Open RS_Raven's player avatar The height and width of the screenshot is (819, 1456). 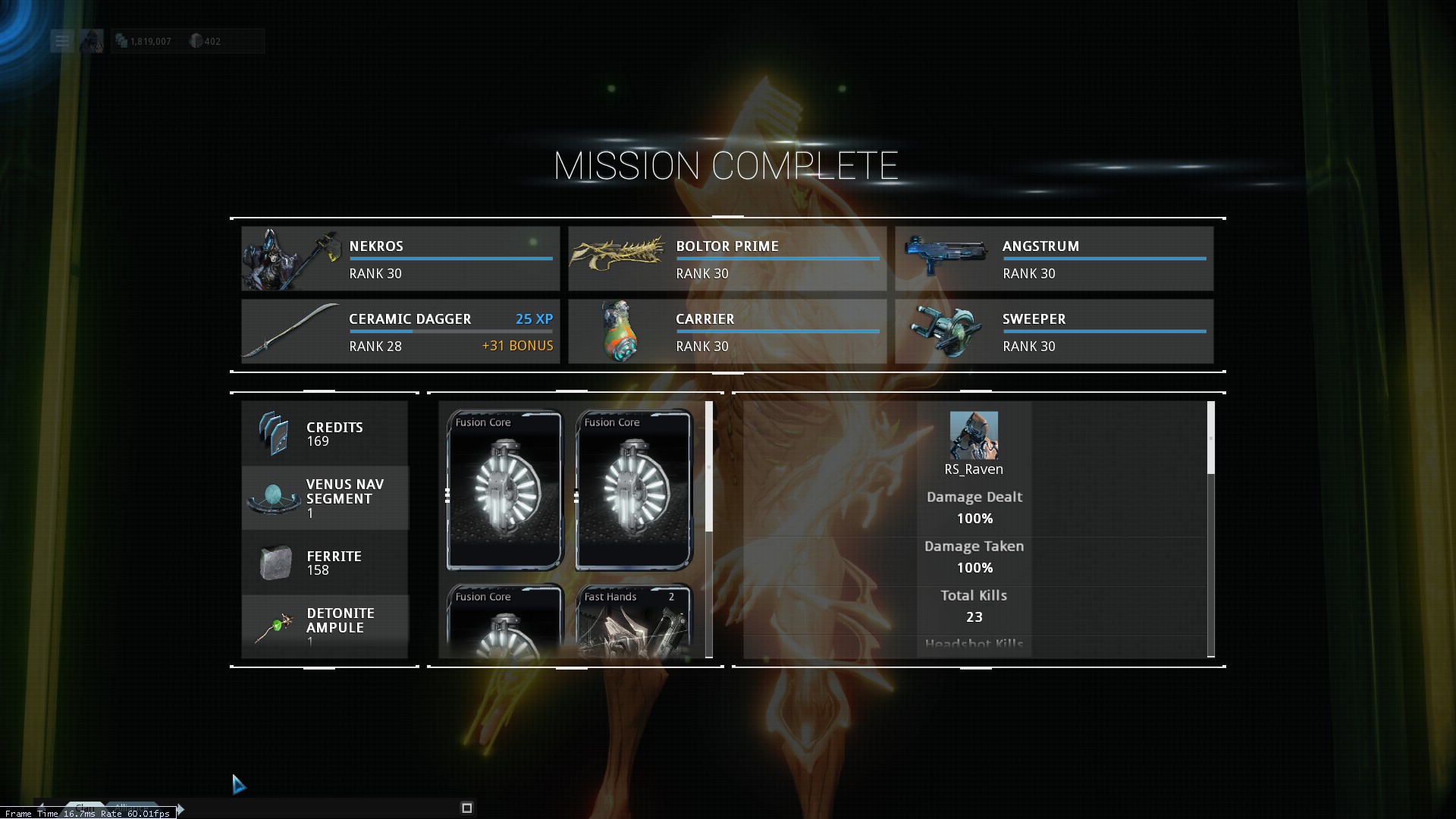(x=974, y=435)
